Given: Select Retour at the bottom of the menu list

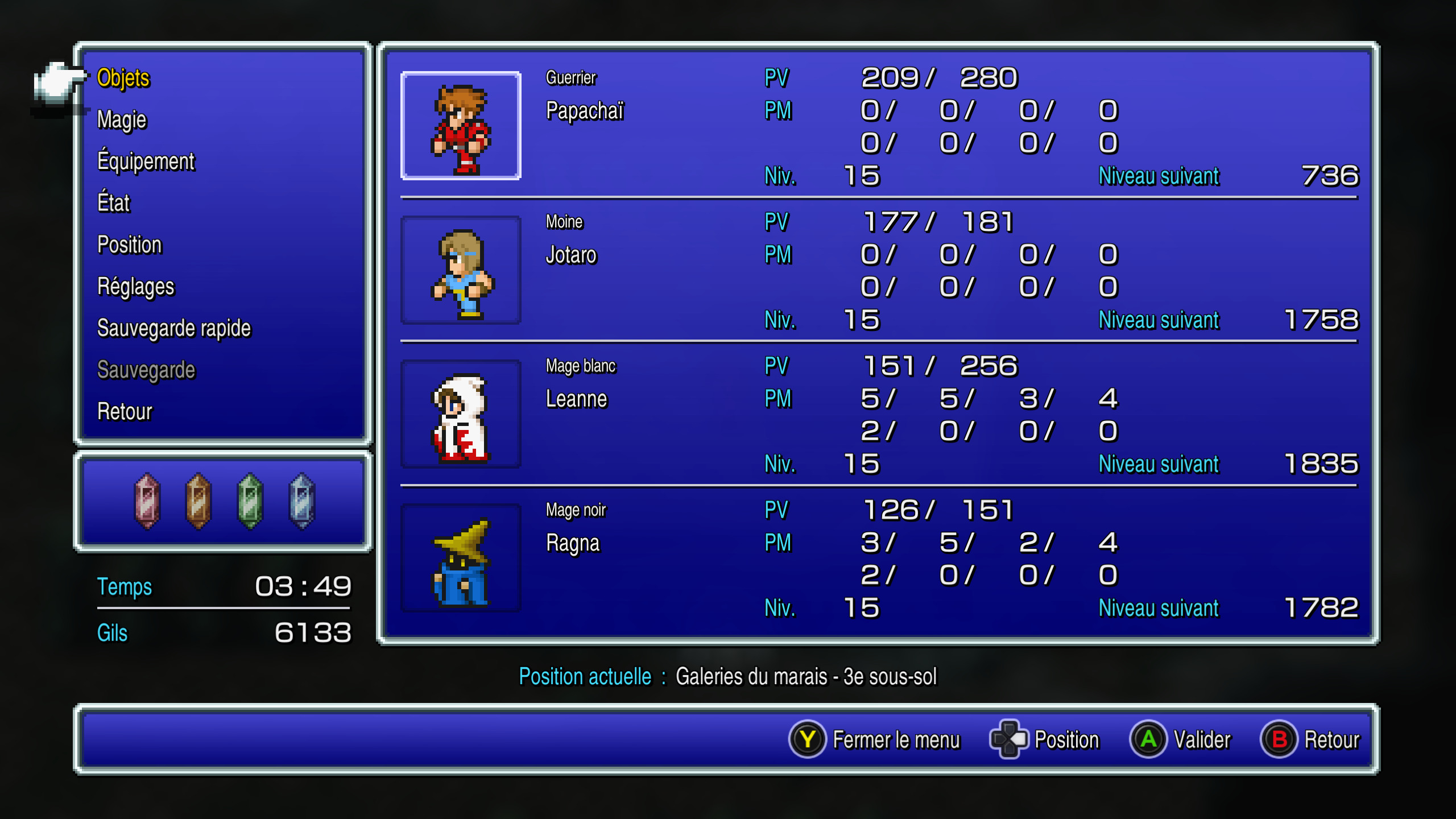Looking at the screenshot, I should coord(125,412).
